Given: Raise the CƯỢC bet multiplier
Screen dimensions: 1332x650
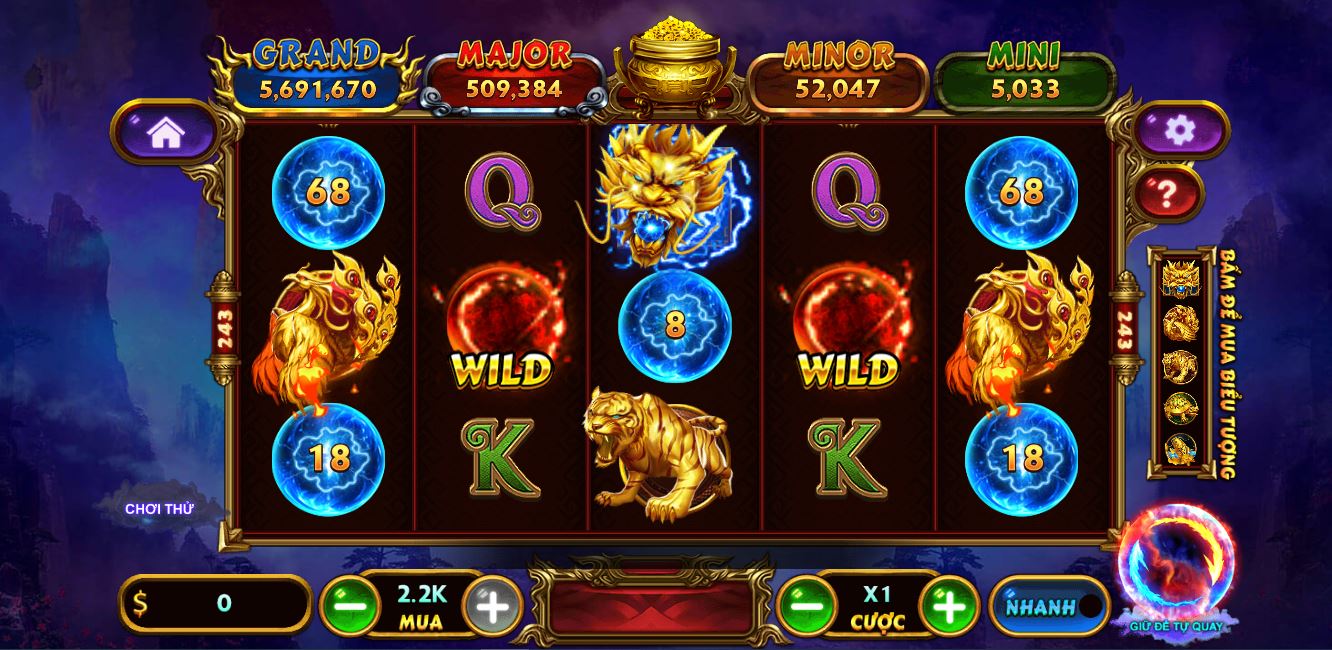Looking at the screenshot, I should tap(948, 605).
